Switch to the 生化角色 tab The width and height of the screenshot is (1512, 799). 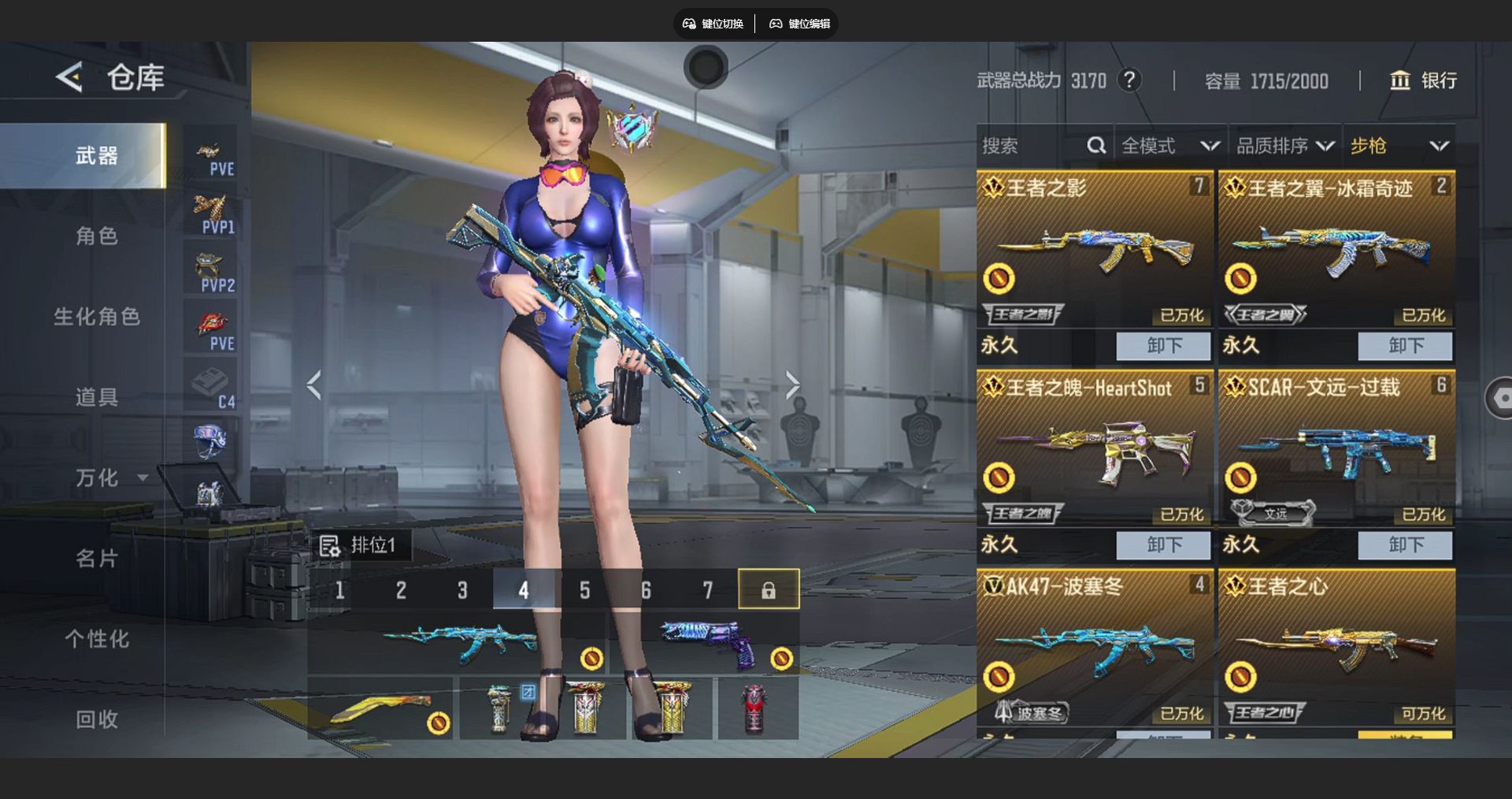[96, 317]
